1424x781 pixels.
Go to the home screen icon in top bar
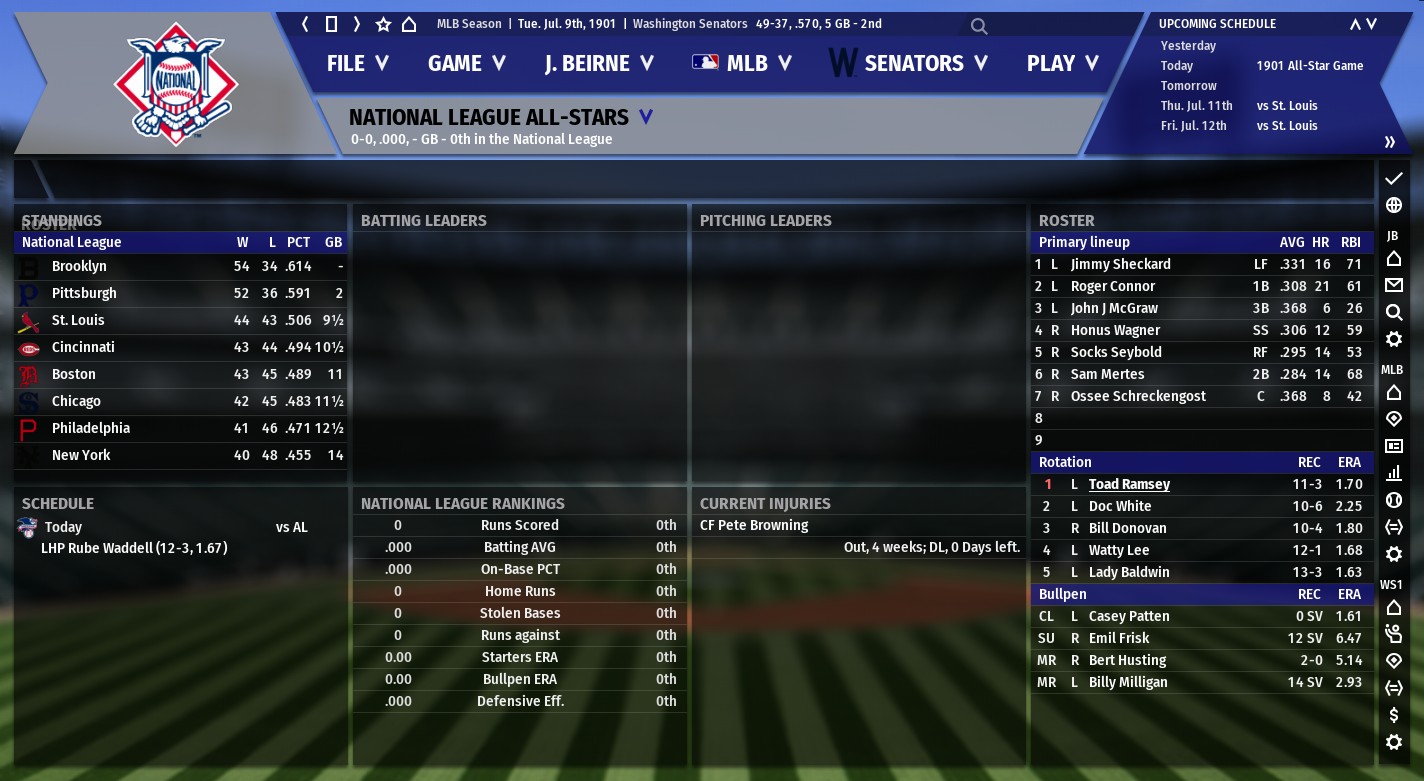pos(409,24)
